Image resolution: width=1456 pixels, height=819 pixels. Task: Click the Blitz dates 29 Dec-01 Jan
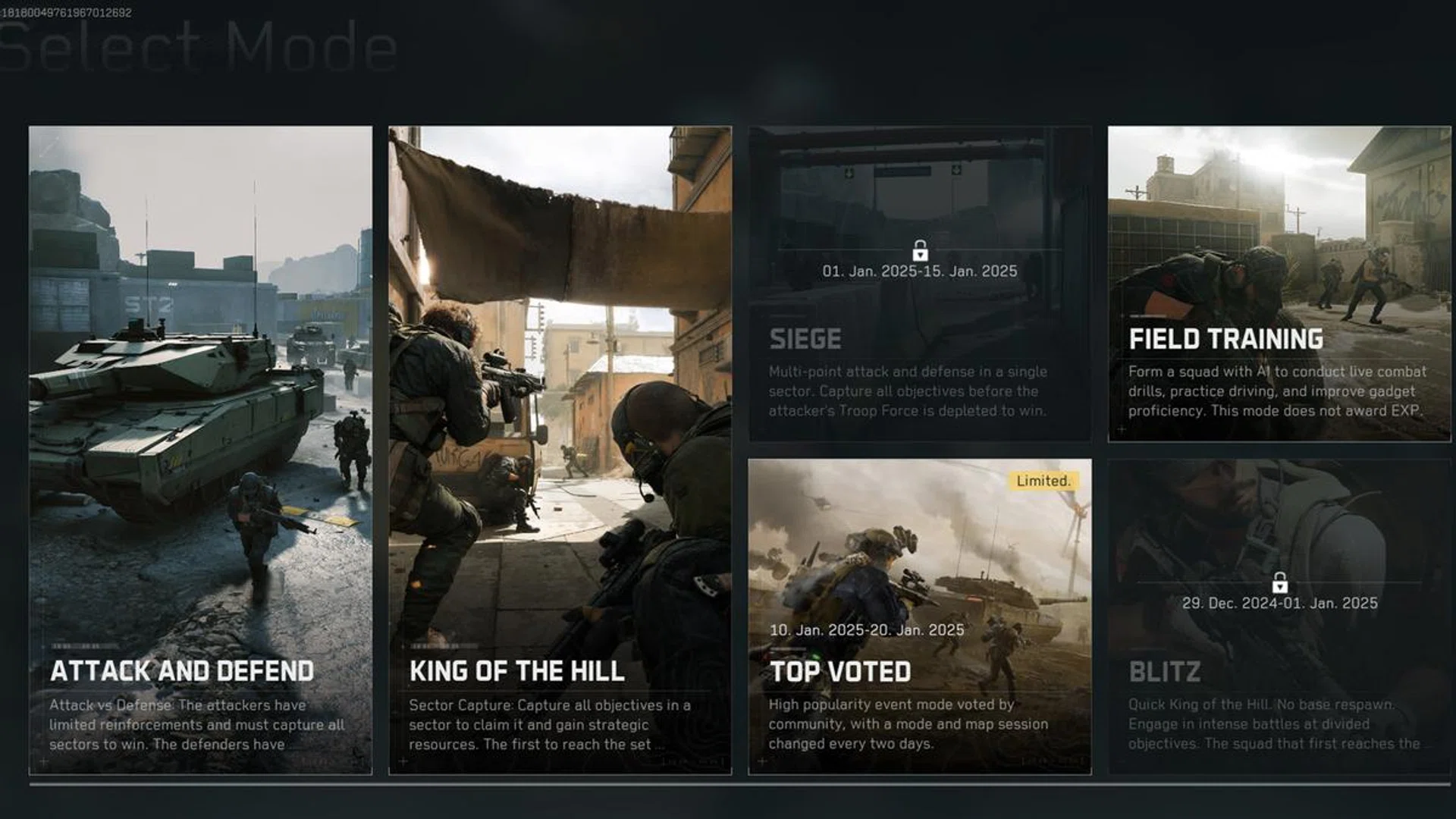1279,604
